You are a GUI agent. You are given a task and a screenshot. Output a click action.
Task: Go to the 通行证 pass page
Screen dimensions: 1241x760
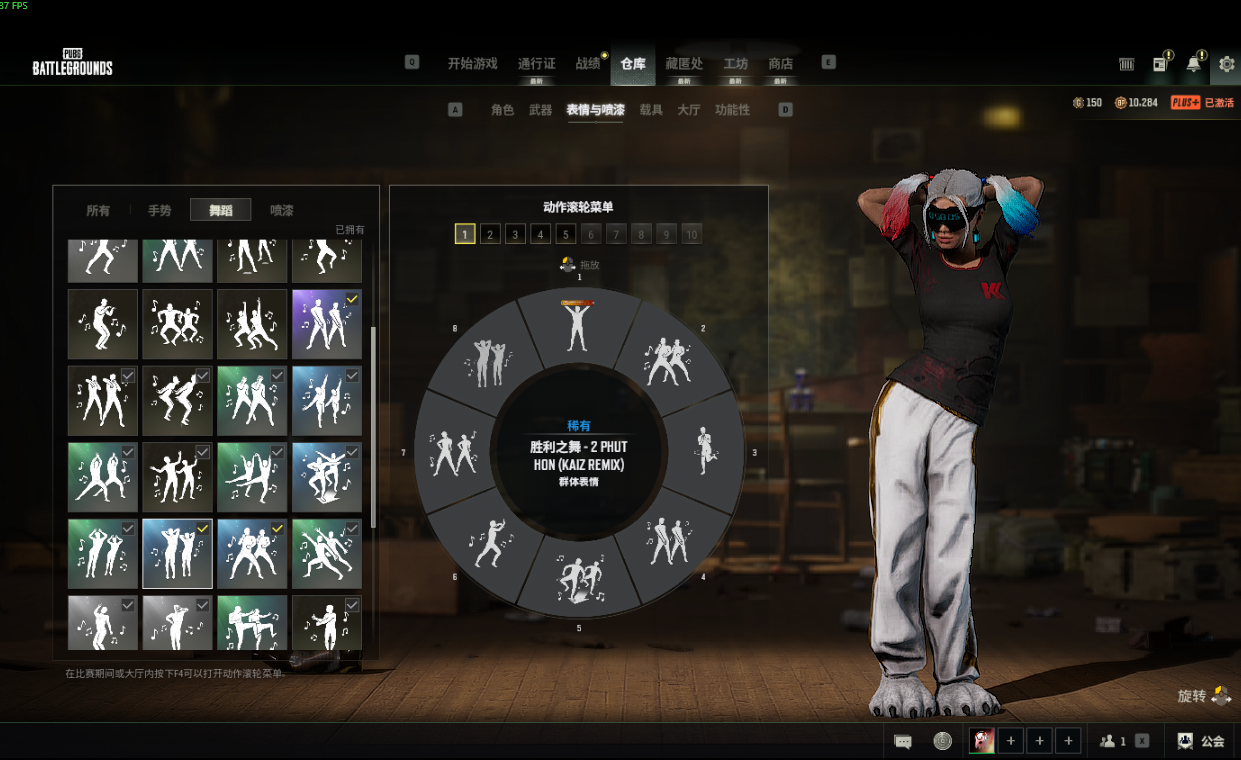pos(536,63)
